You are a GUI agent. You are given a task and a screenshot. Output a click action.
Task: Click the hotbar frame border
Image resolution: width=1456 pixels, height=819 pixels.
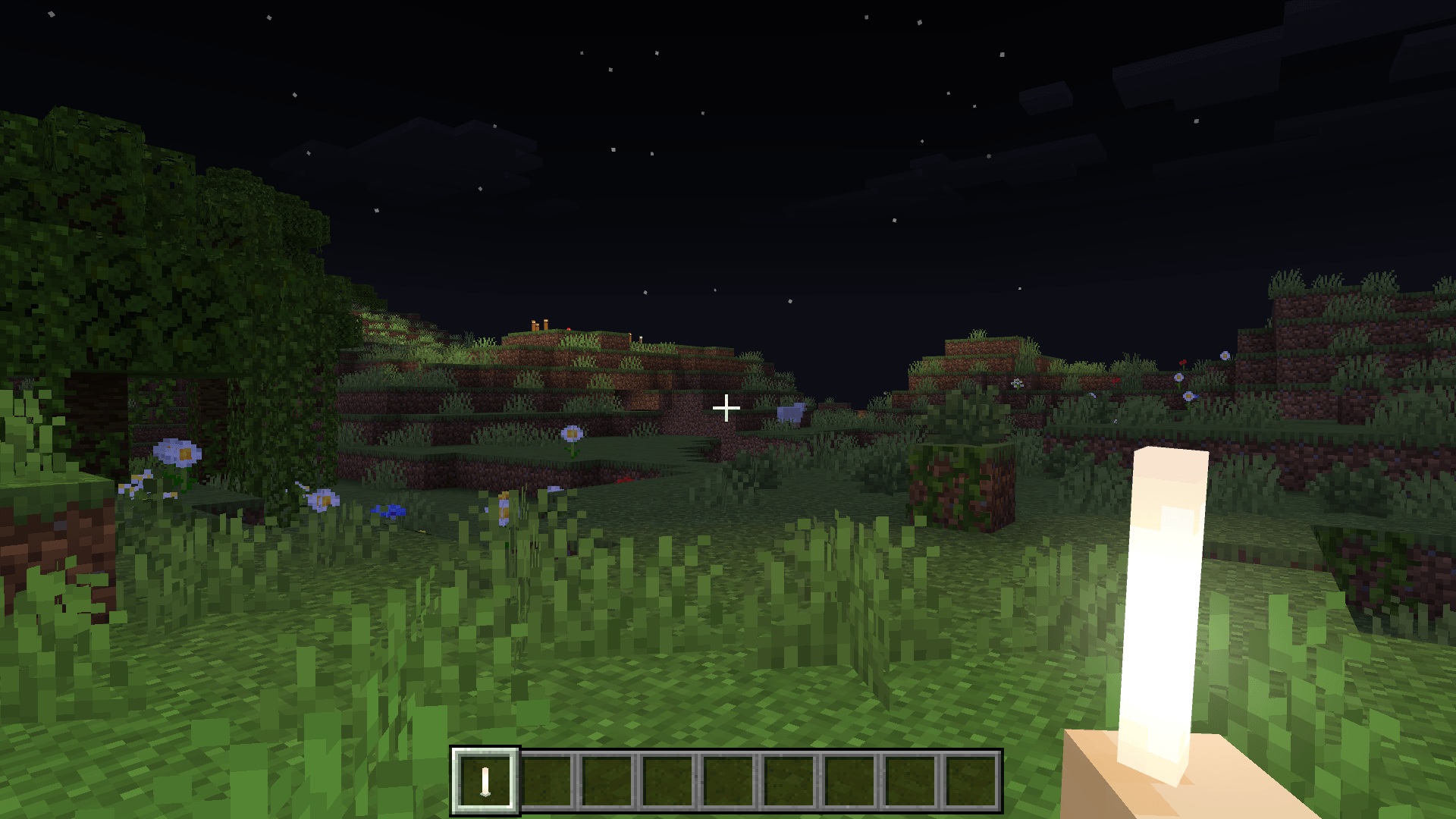pos(728,753)
